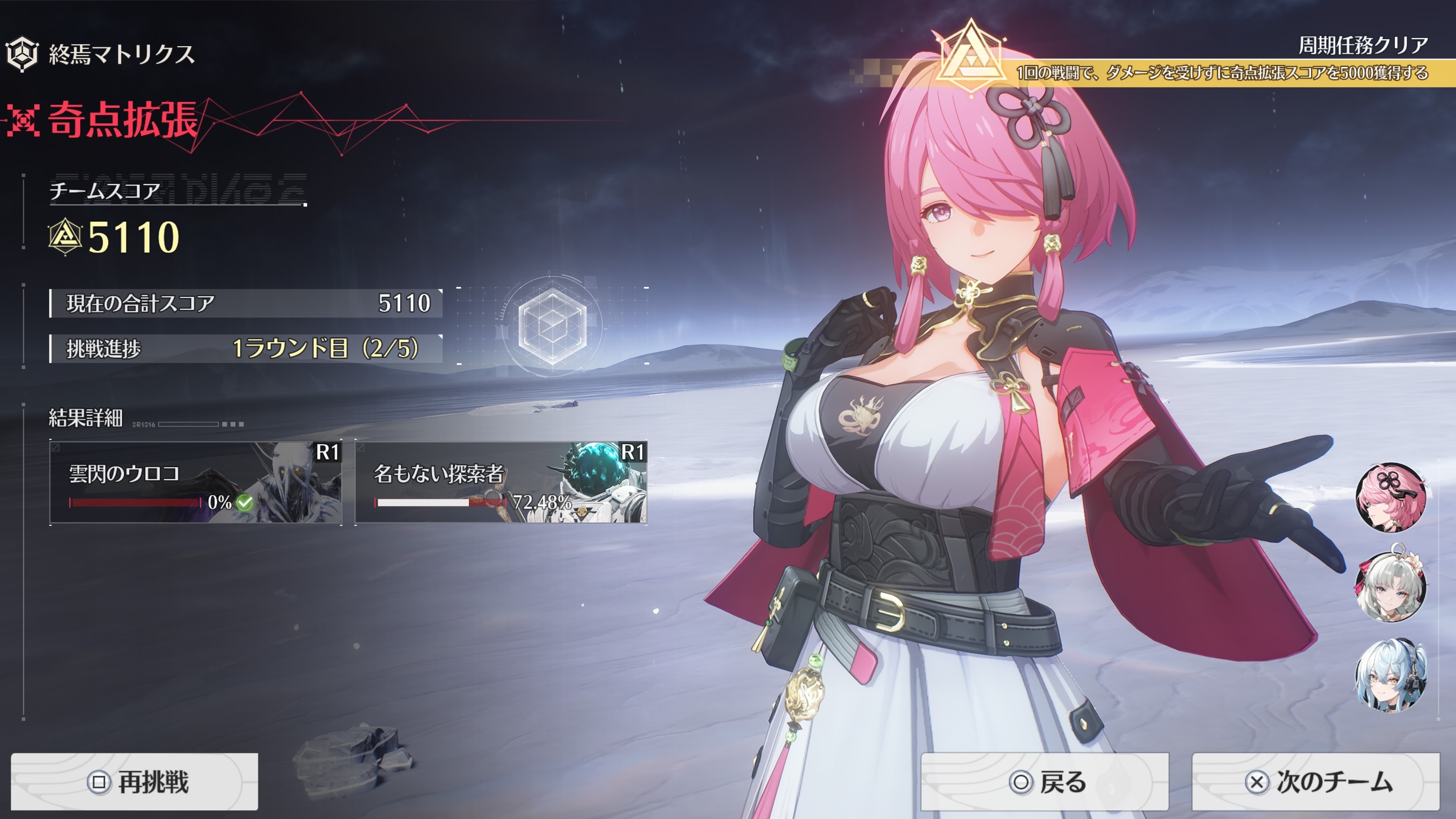Select the pink-haired character portrait
1456x819 pixels.
1390,497
